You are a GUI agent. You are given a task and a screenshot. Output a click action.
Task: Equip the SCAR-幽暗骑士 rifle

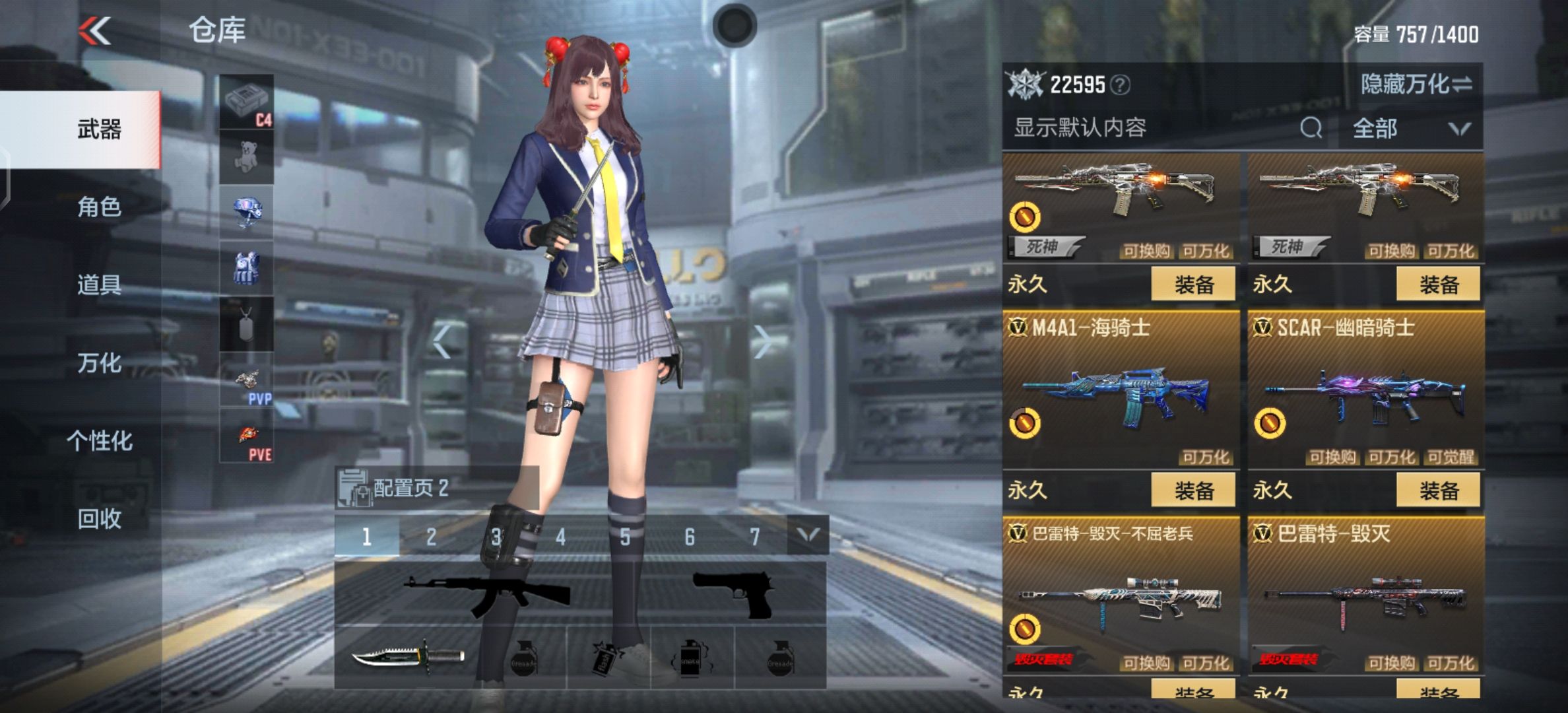tap(1438, 491)
